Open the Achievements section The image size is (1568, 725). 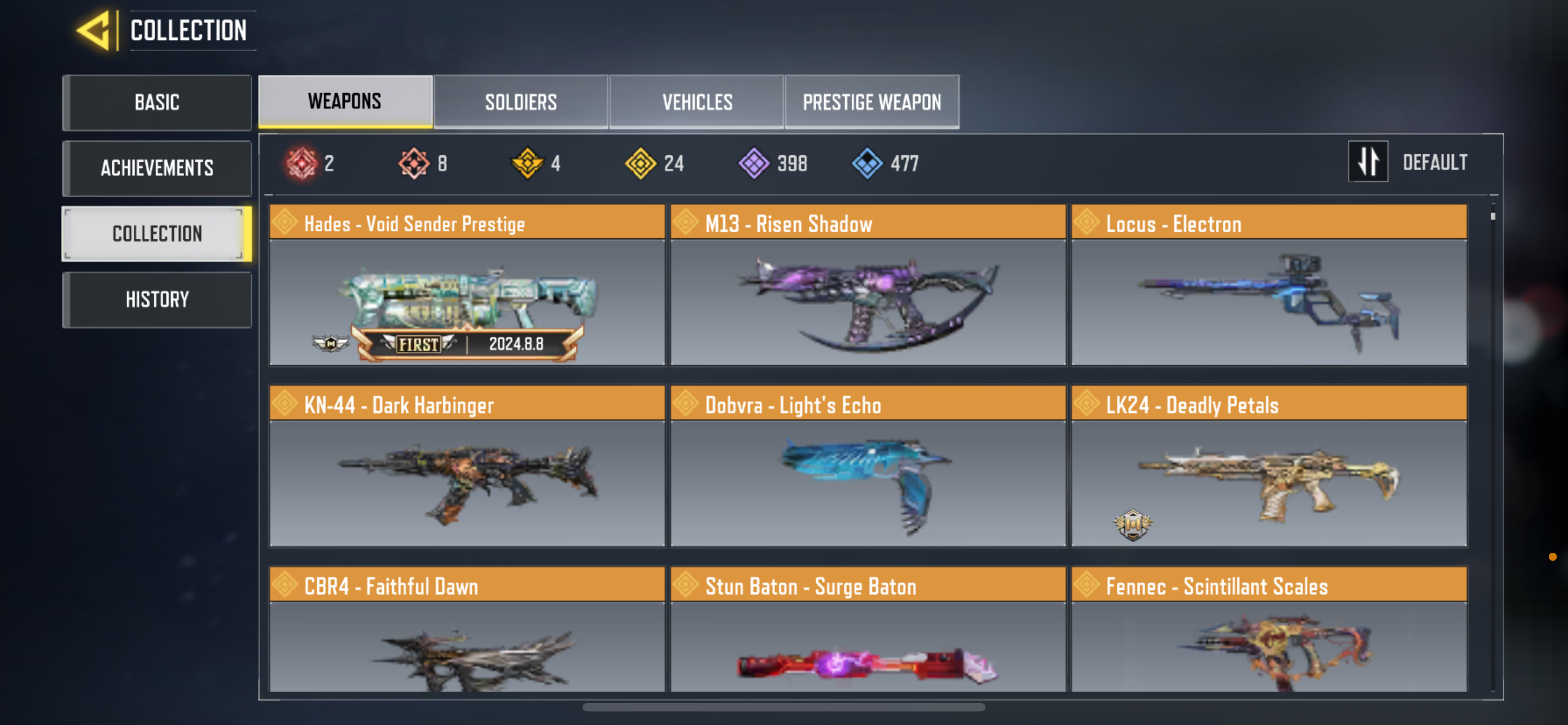pyautogui.click(x=156, y=168)
